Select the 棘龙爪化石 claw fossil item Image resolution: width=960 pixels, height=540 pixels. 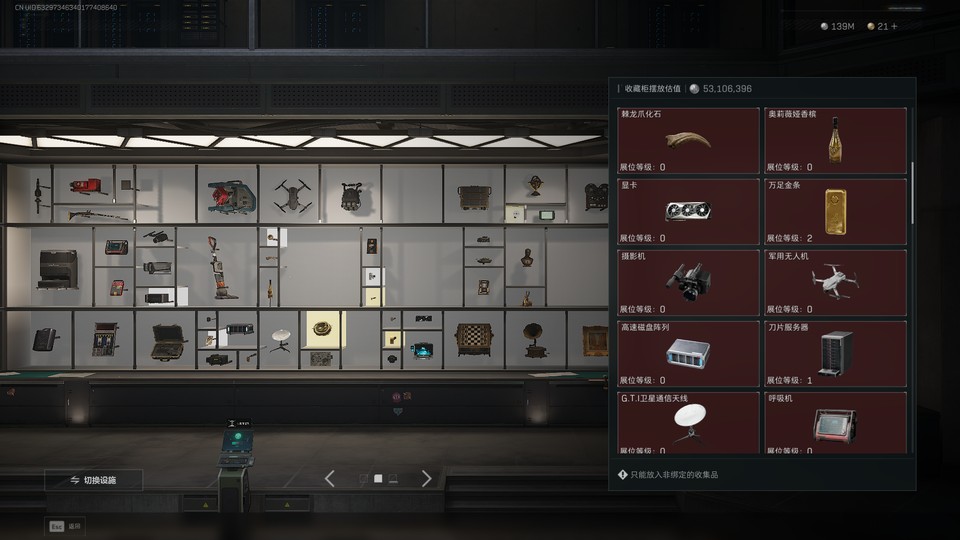pyautogui.click(x=688, y=141)
